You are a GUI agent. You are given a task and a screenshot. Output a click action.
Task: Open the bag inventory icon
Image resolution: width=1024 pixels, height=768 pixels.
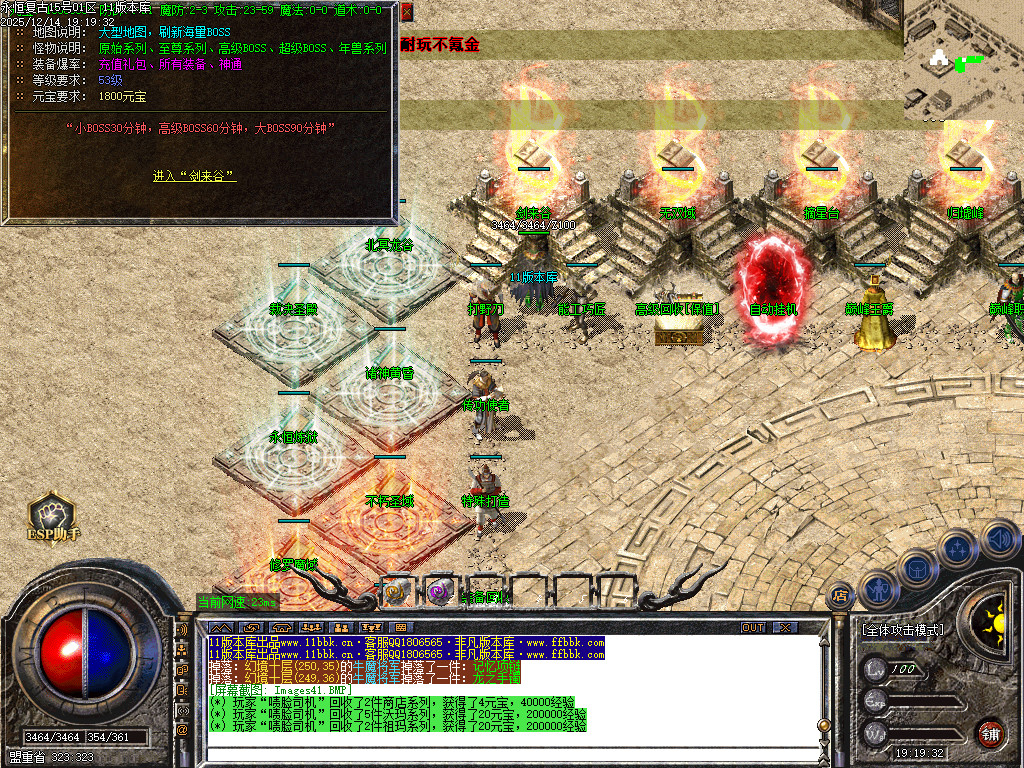pos(915,568)
